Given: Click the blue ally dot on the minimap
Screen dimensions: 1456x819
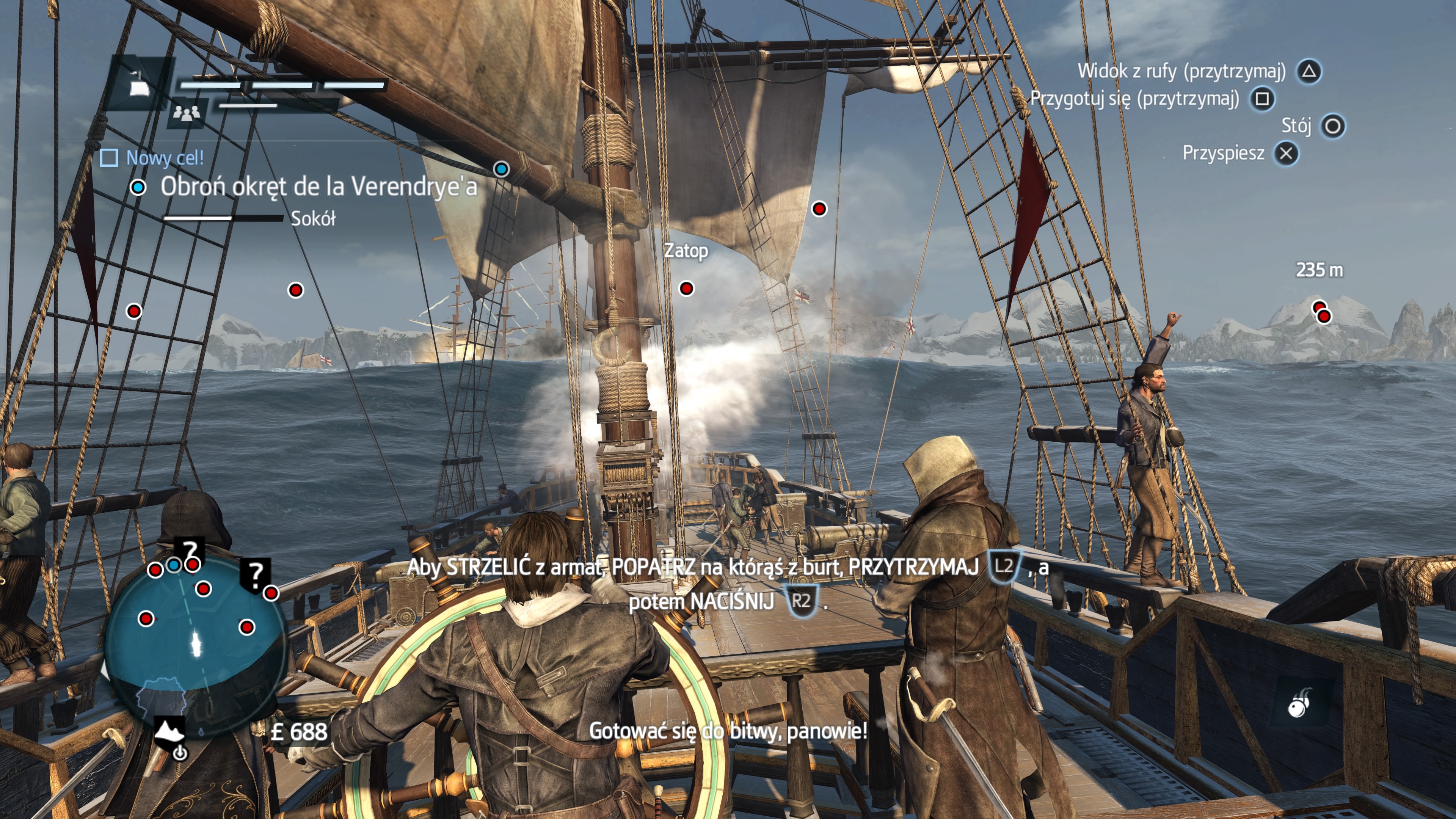Looking at the screenshot, I should coord(174,565).
